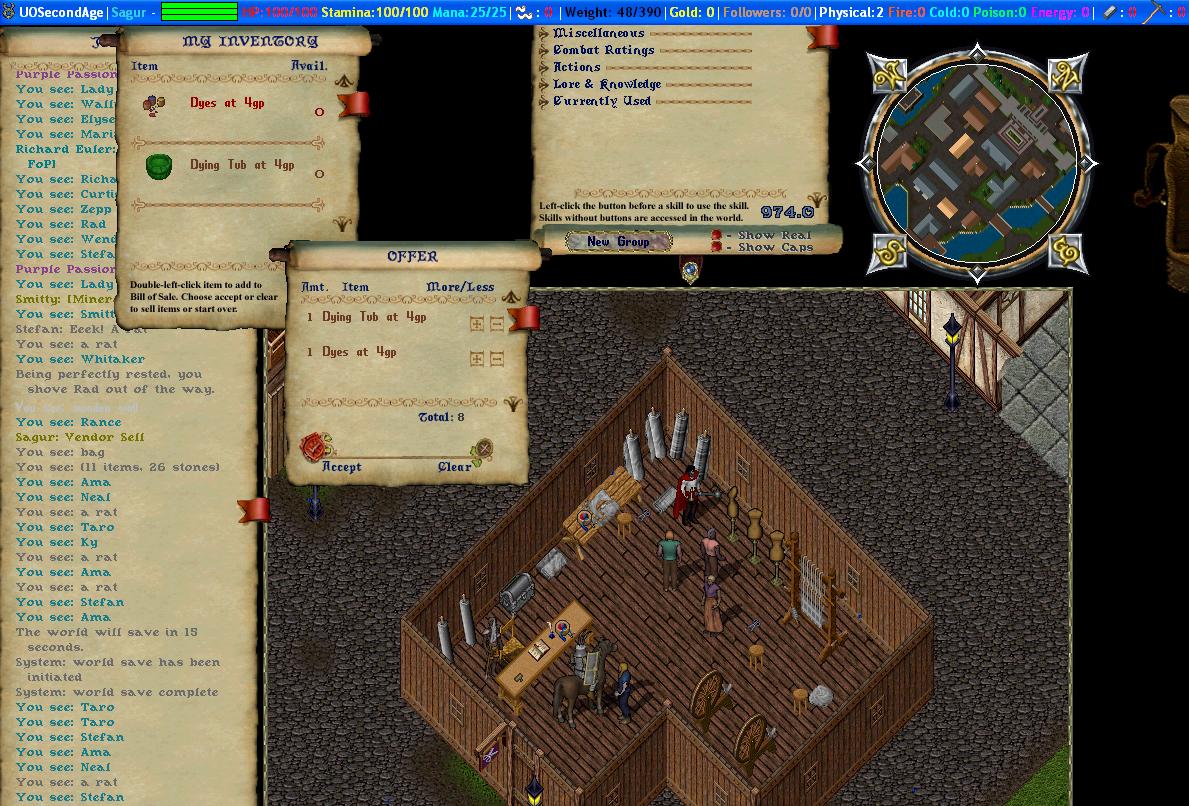Toggle the Show Caps option

[x=716, y=247]
